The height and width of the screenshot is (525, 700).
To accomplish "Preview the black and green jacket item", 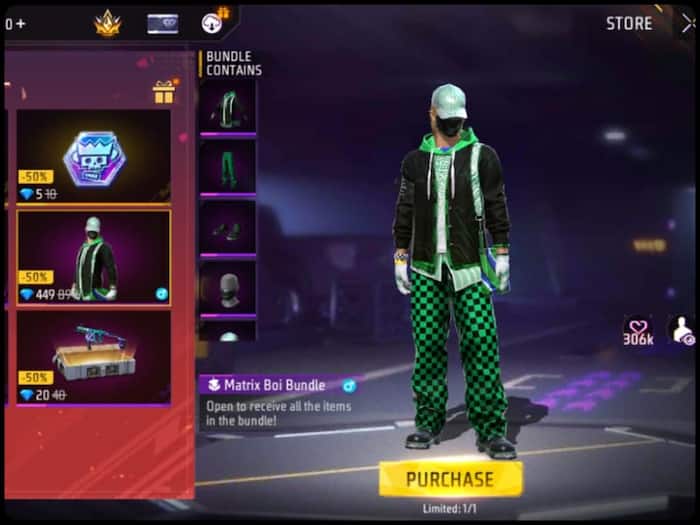I will [227, 106].
